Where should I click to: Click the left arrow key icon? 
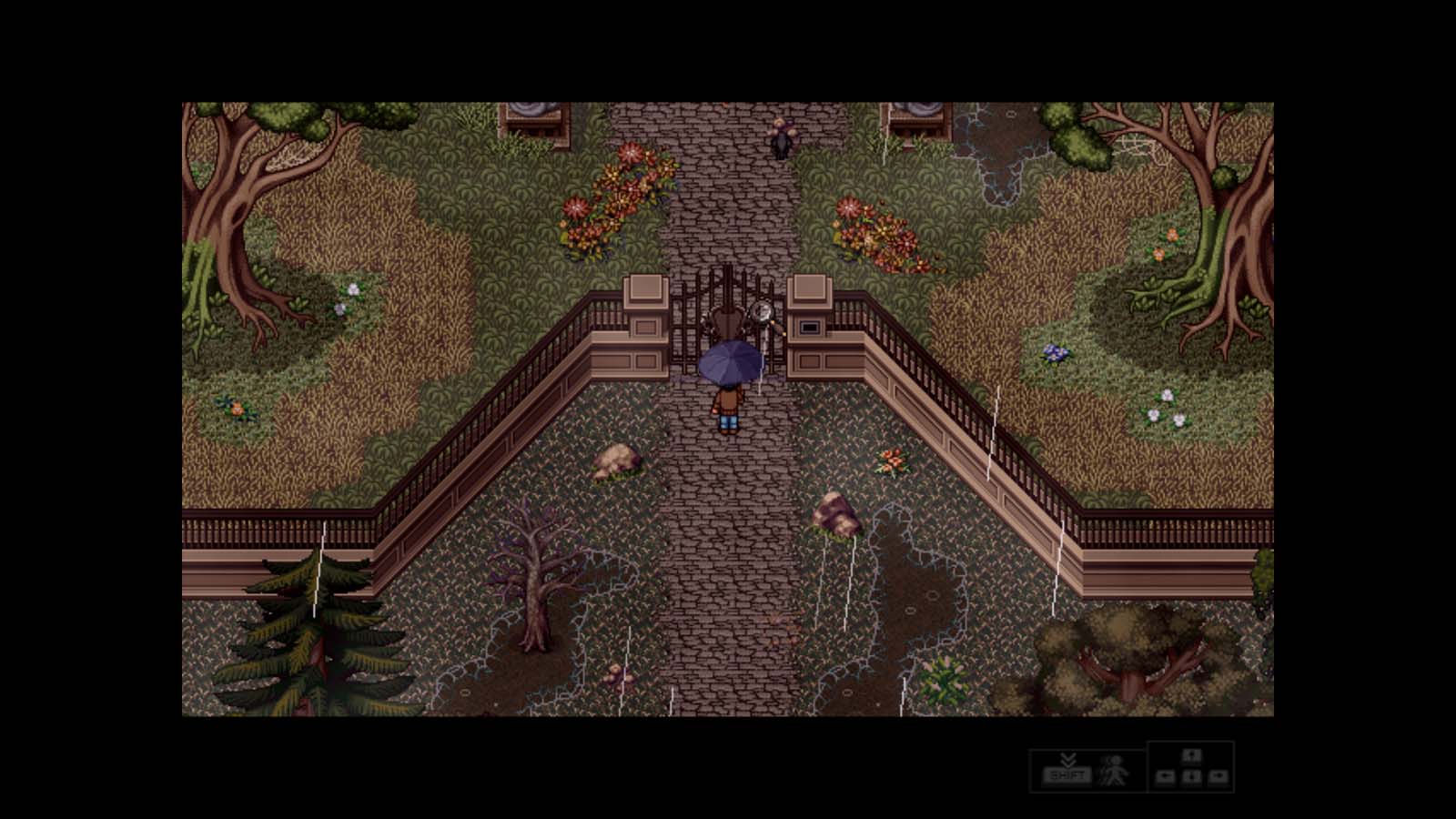pos(1165,778)
